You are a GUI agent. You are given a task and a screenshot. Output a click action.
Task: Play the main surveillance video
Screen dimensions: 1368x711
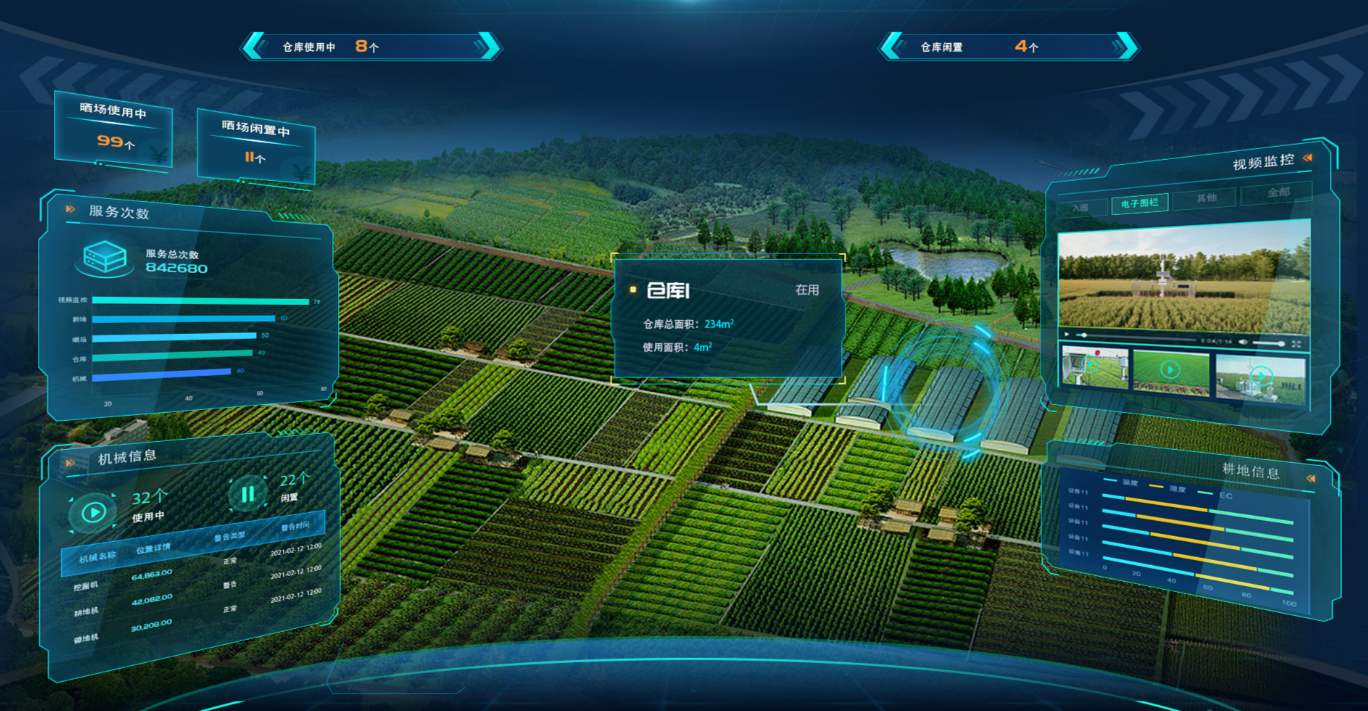pos(1066,335)
